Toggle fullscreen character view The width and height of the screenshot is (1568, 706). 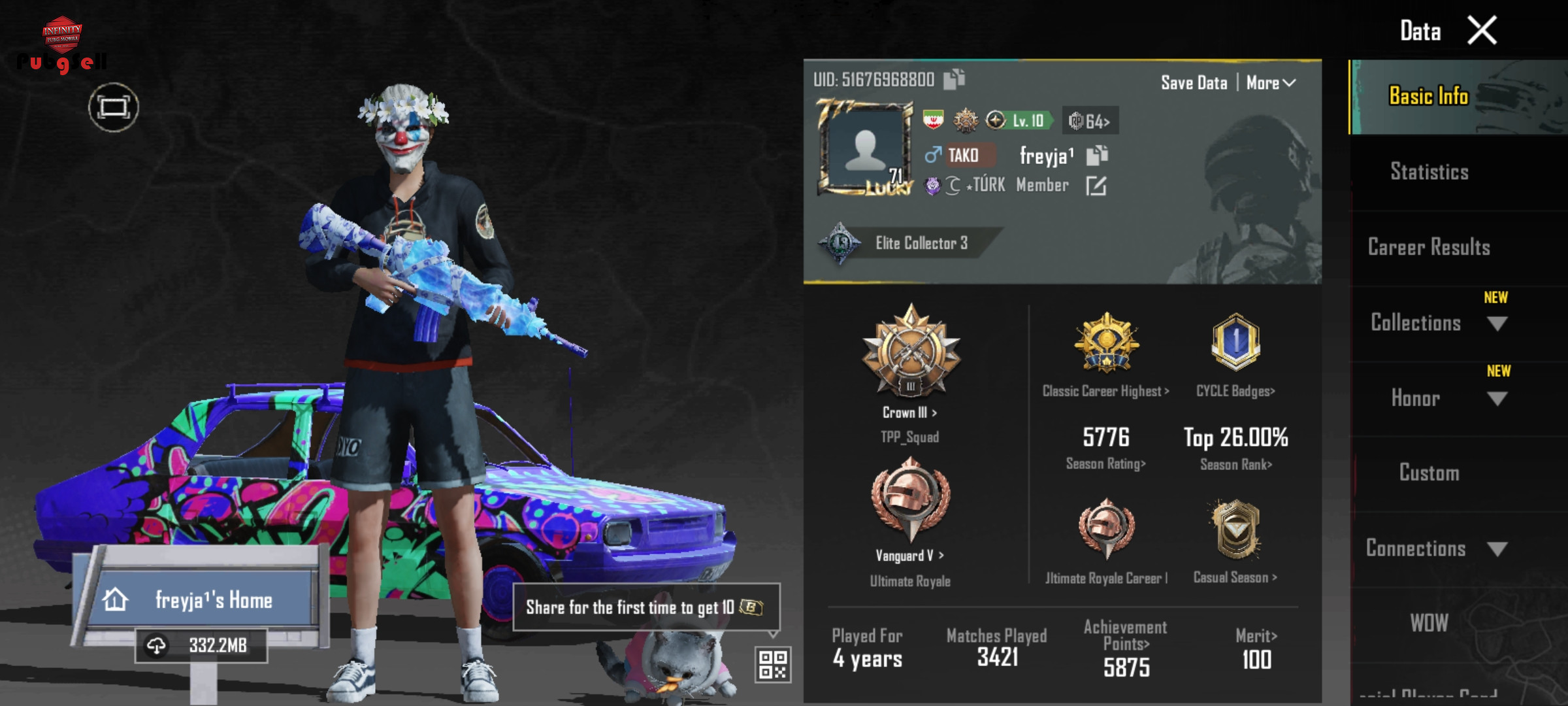point(114,107)
